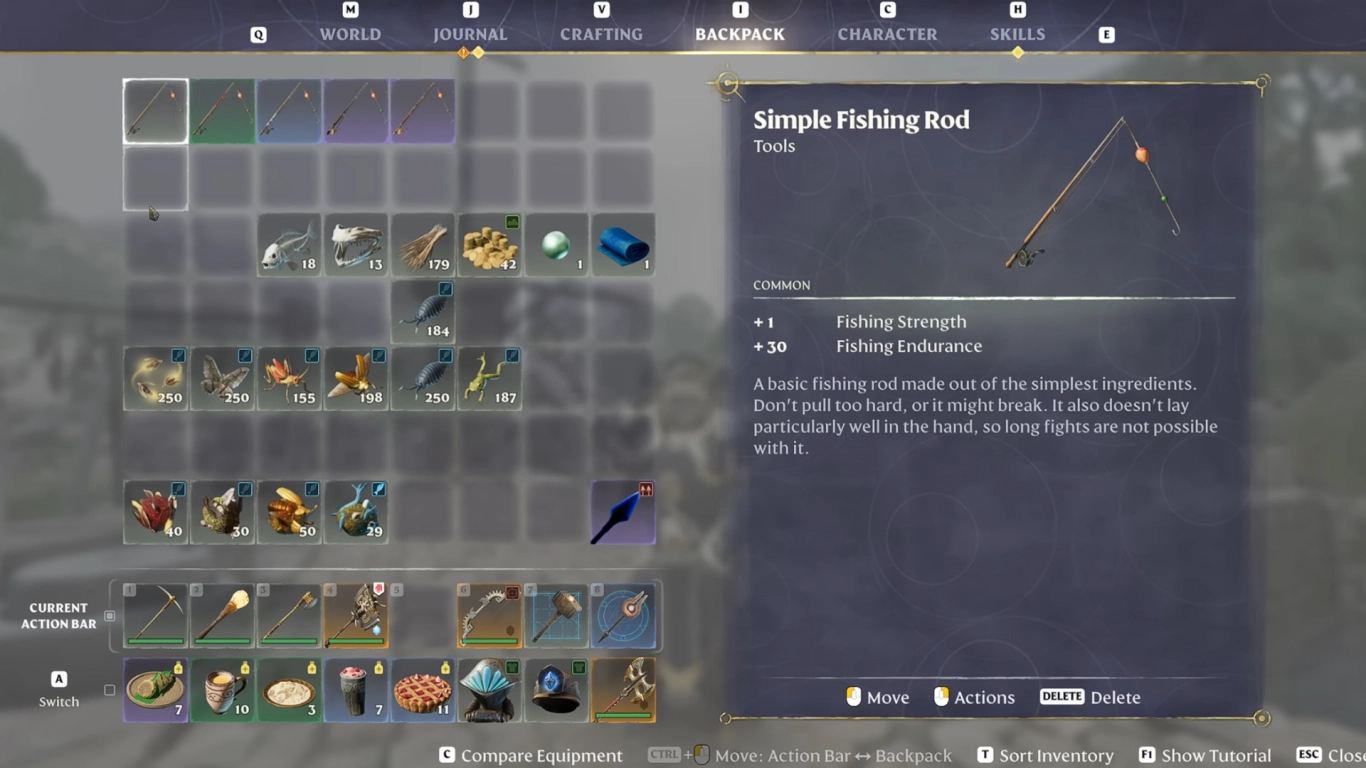Screen dimensions: 1366x768
Task: Select the fish skeleton item
Action: [x=356, y=244]
